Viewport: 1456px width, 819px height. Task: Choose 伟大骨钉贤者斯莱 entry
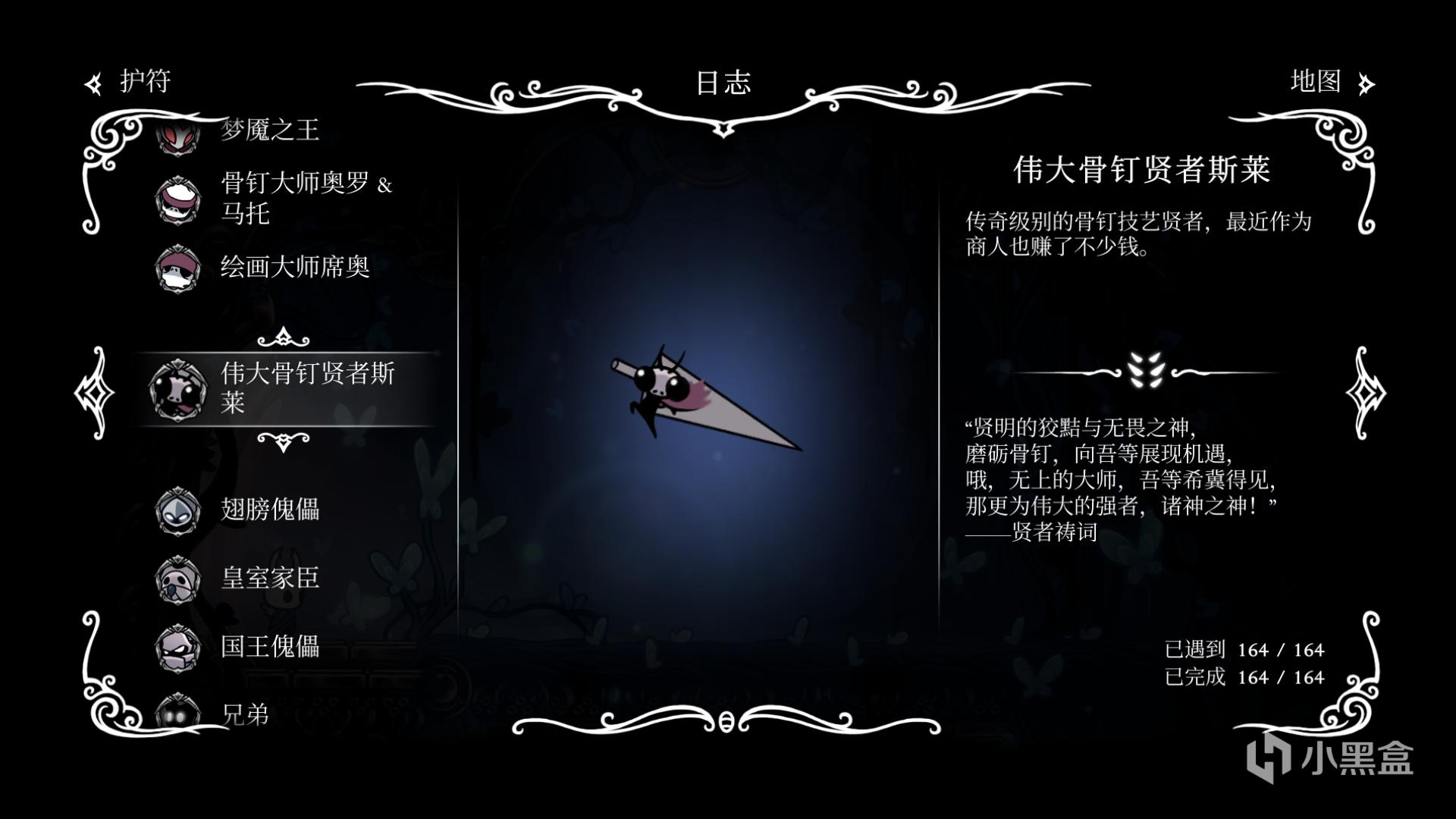306,388
